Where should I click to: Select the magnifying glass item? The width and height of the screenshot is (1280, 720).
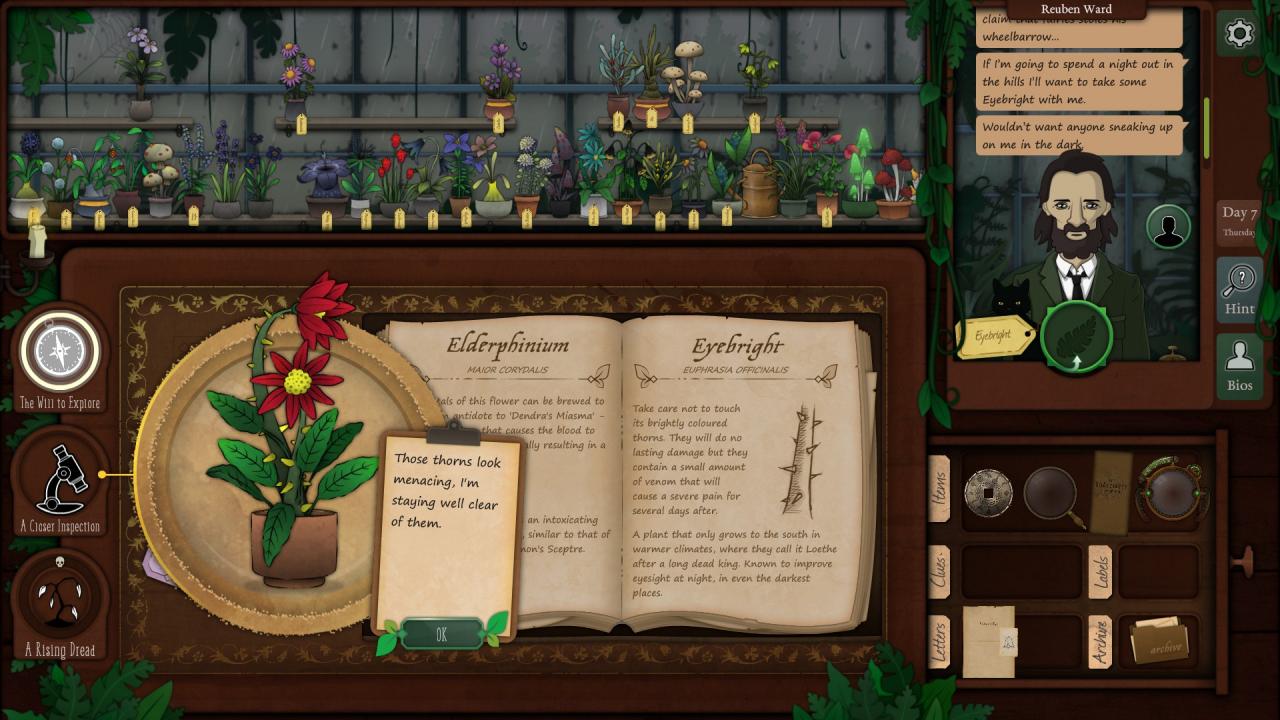[1050, 494]
